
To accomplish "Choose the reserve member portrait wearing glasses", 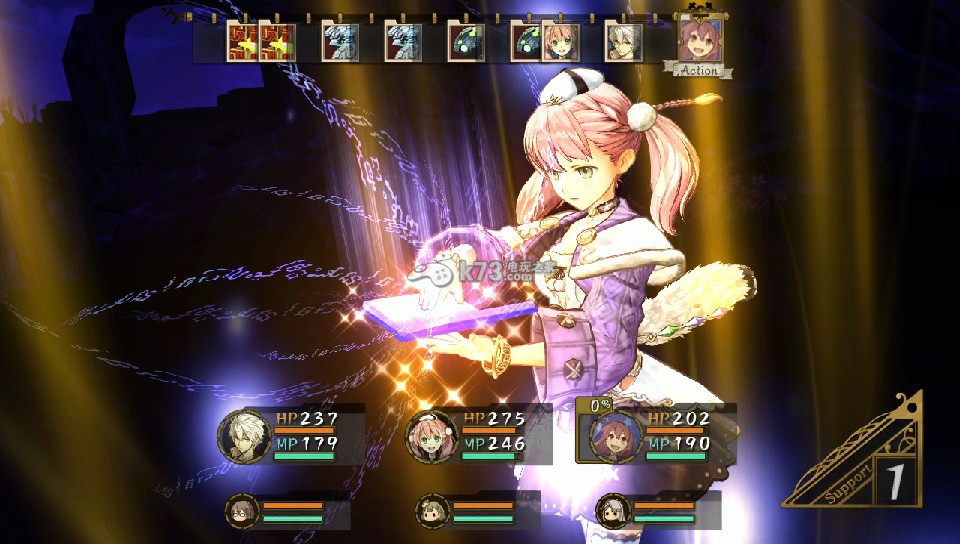I will click(240, 511).
